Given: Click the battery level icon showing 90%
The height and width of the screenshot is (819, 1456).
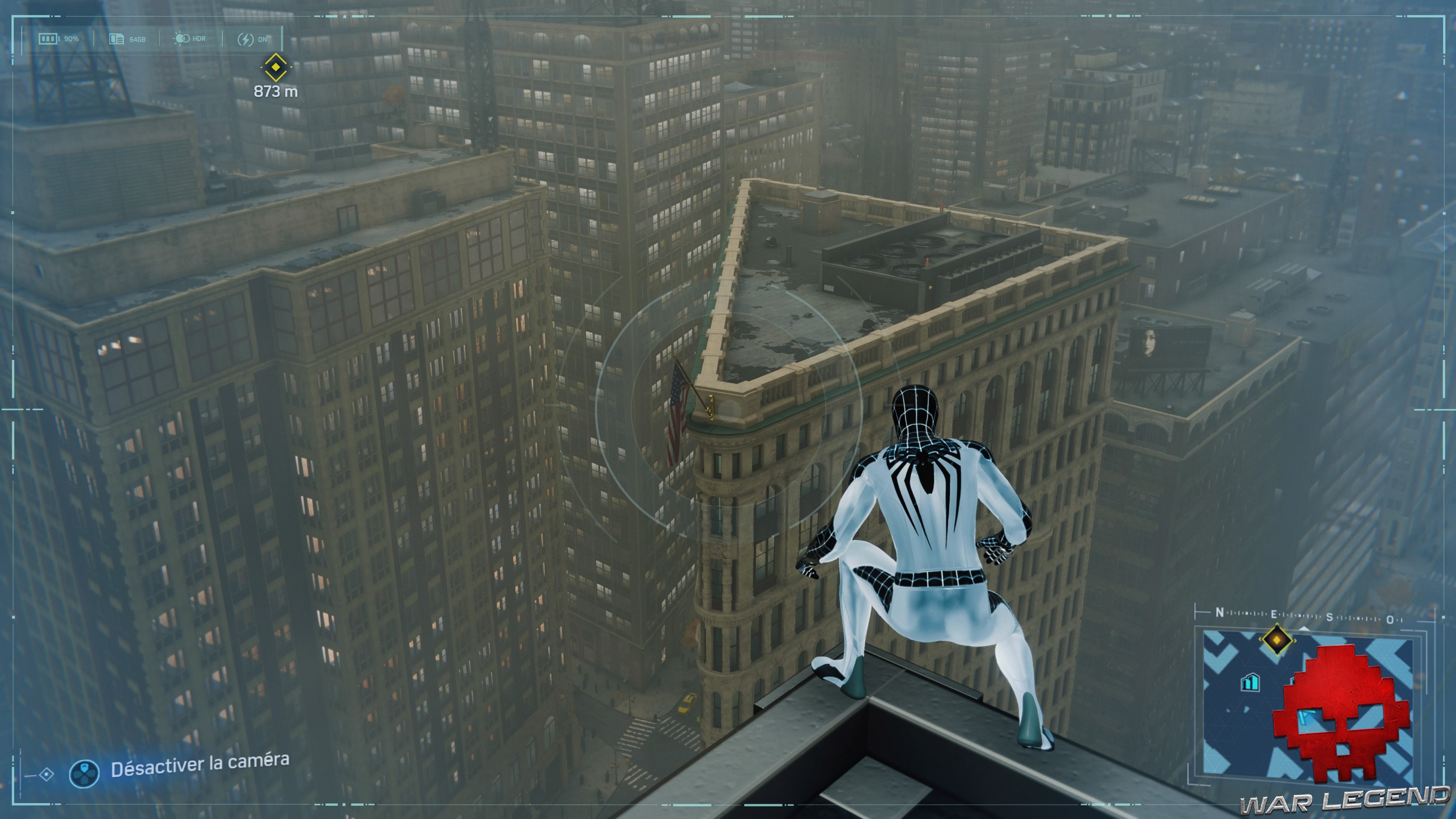Looking at the screenshot, I should [x=48, y=39].
